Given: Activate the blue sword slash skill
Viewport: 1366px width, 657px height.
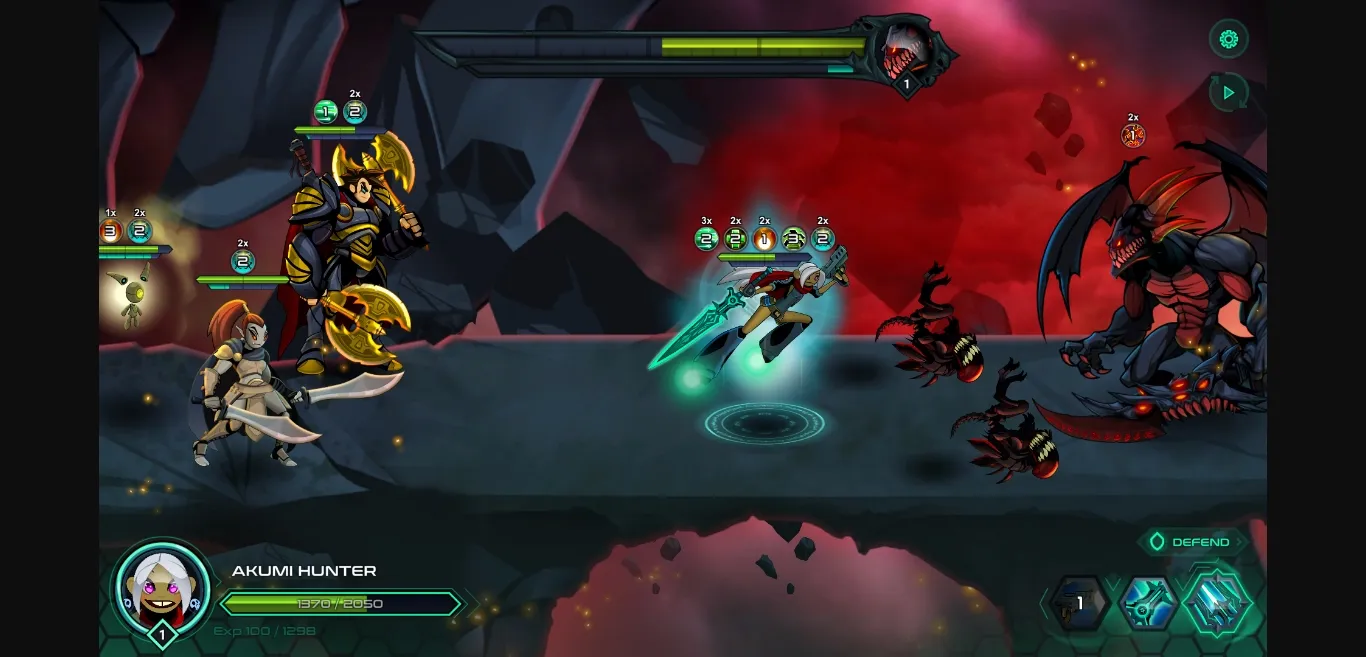Looking at the screenshot, I should click(x=1147, y=603).
